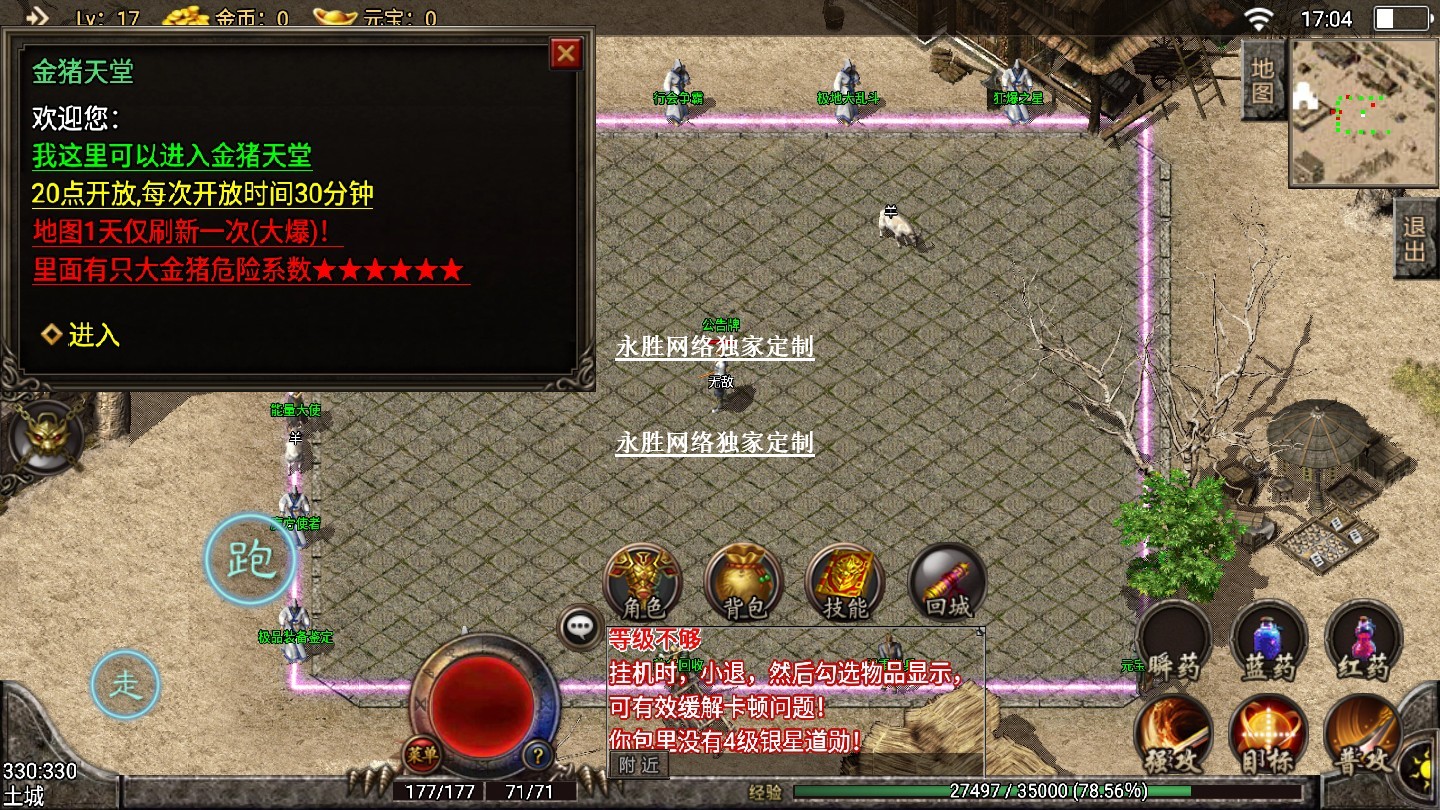Open the 背包 bag inventory

click(743, 581)
